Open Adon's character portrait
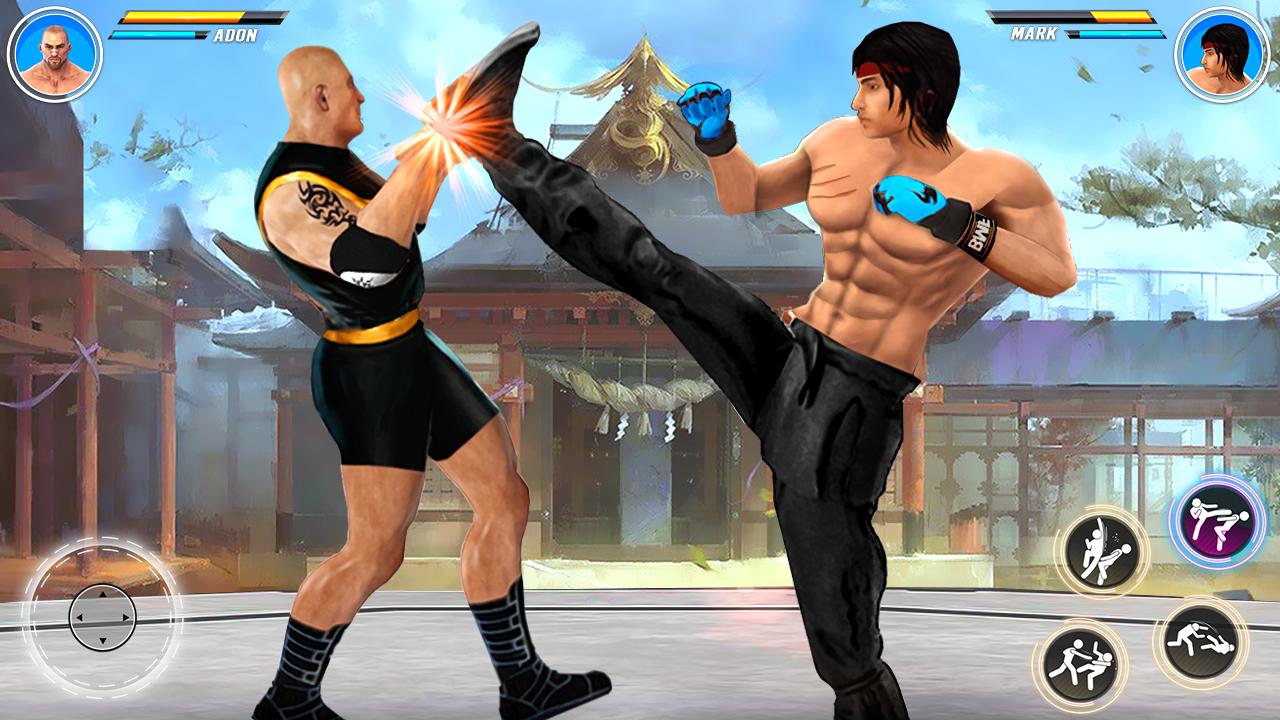The height and width of the screenshot is (720, 1280). click(52, 52)
